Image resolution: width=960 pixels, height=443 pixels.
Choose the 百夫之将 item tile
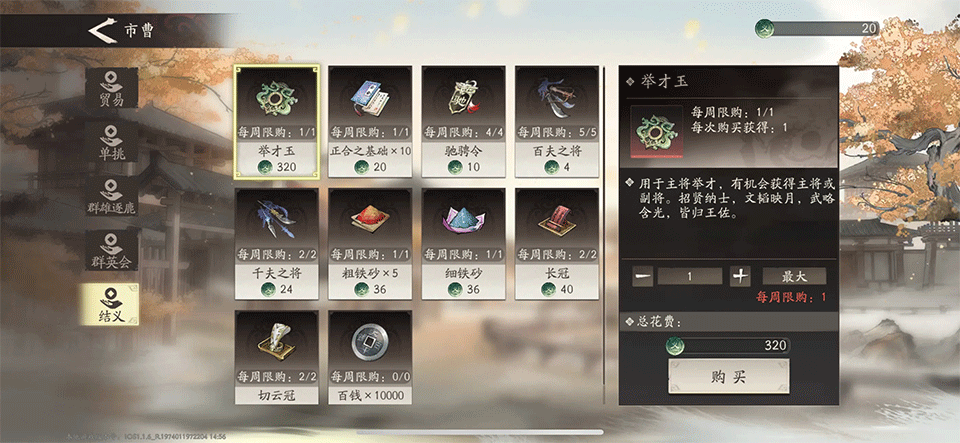point(557,121)
